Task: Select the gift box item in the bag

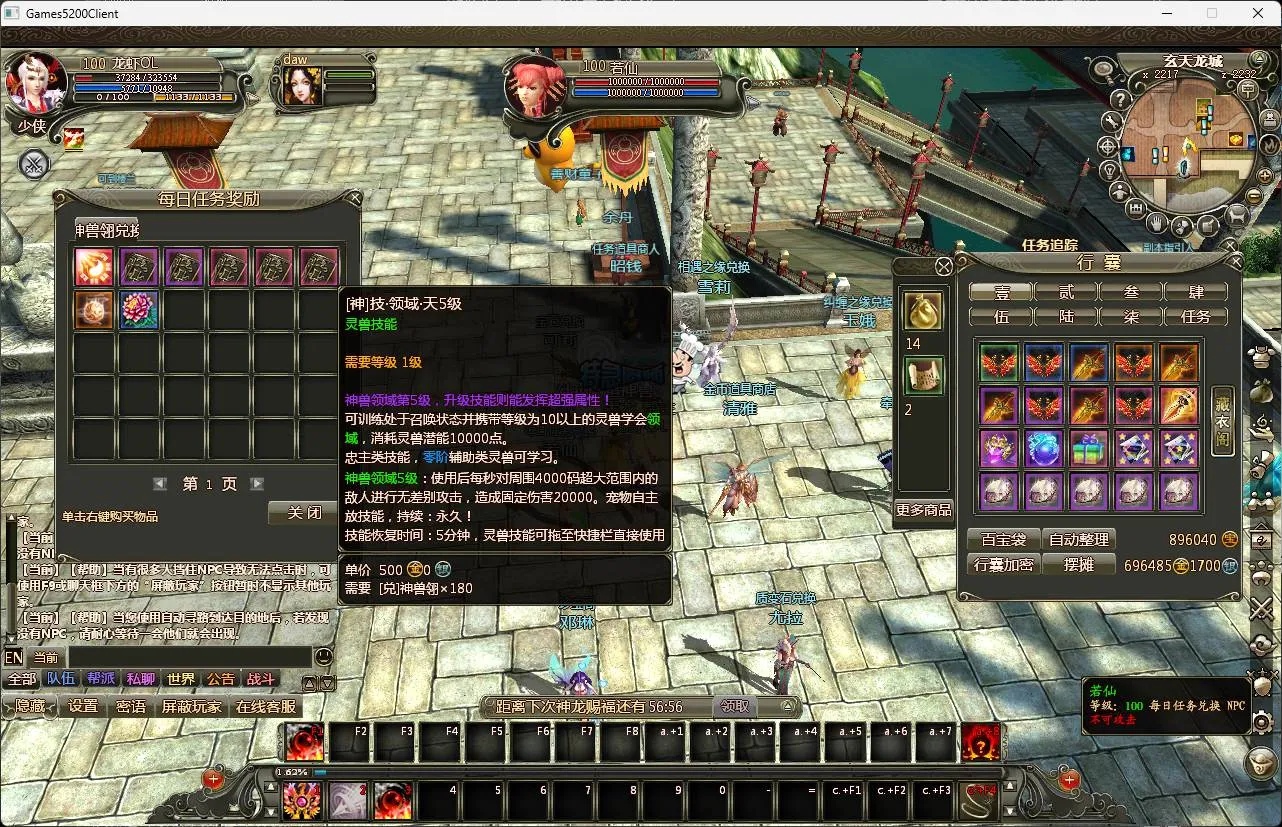Action: 1089,449
